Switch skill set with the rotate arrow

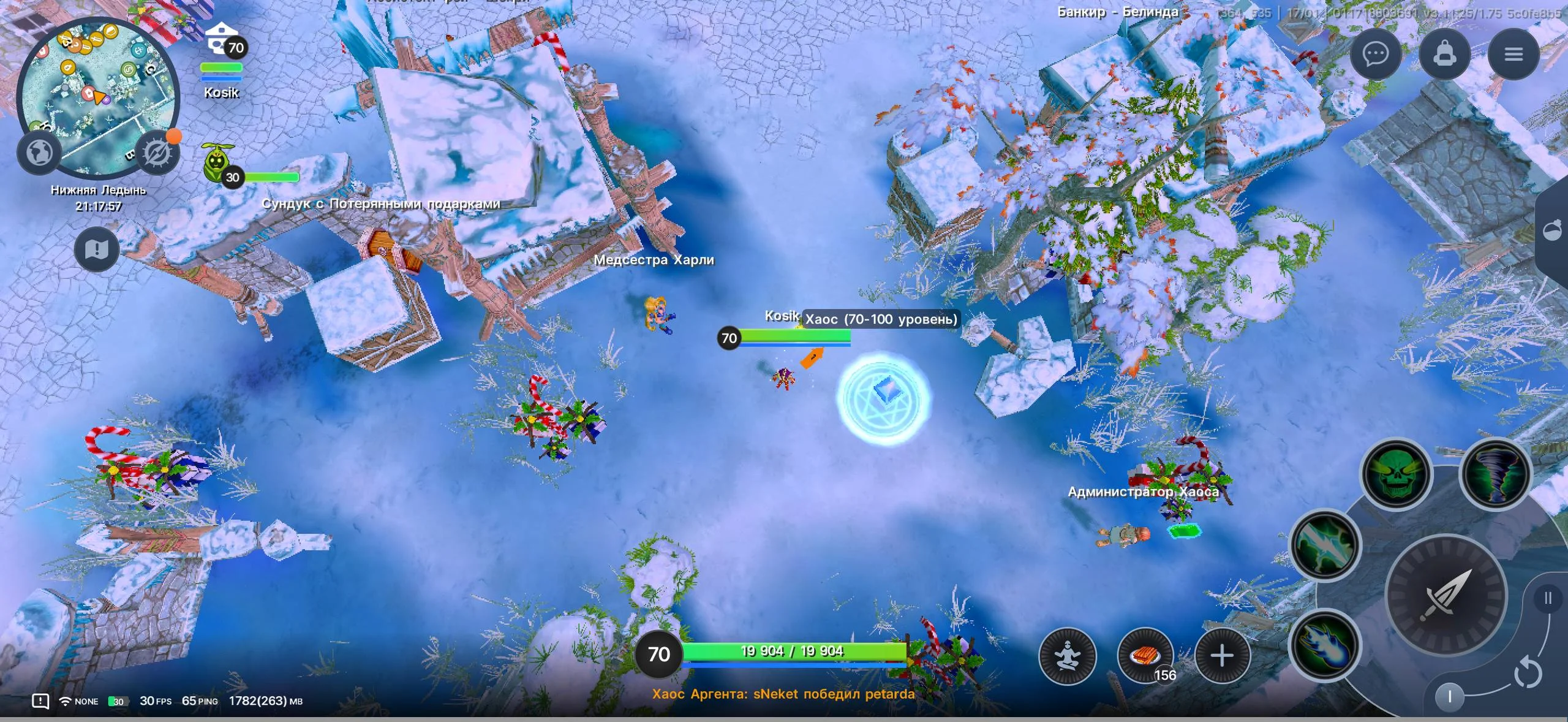[x=1528, y=673]
